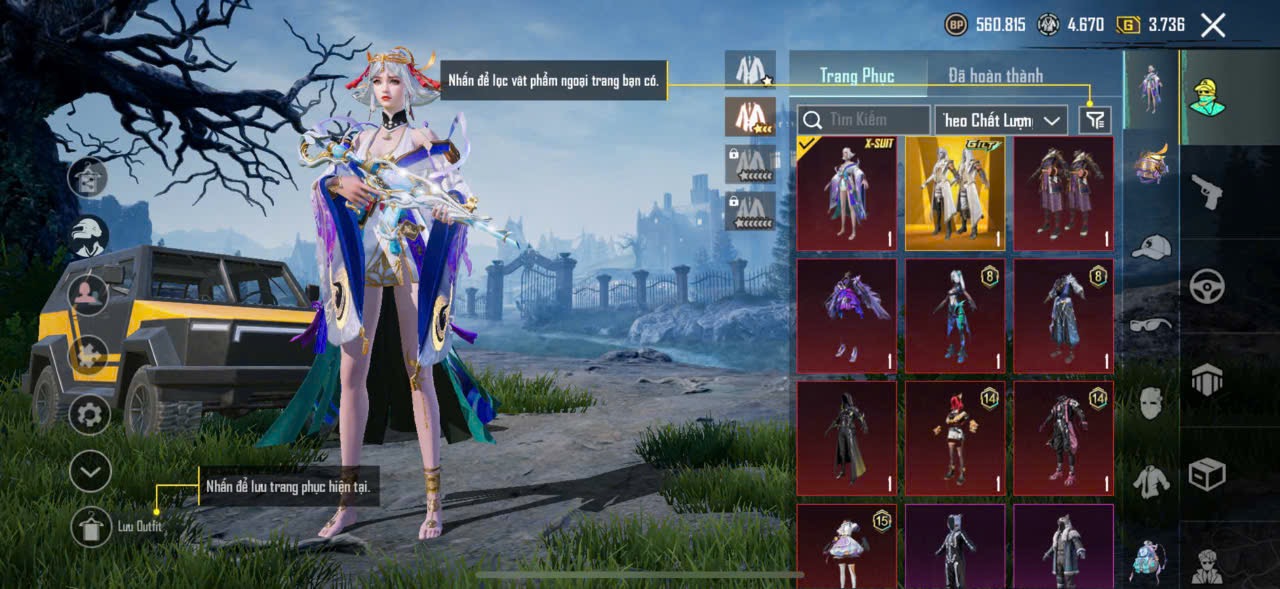
Task: Save outfit with Lưu Outfit button
Action: (91, 526)
